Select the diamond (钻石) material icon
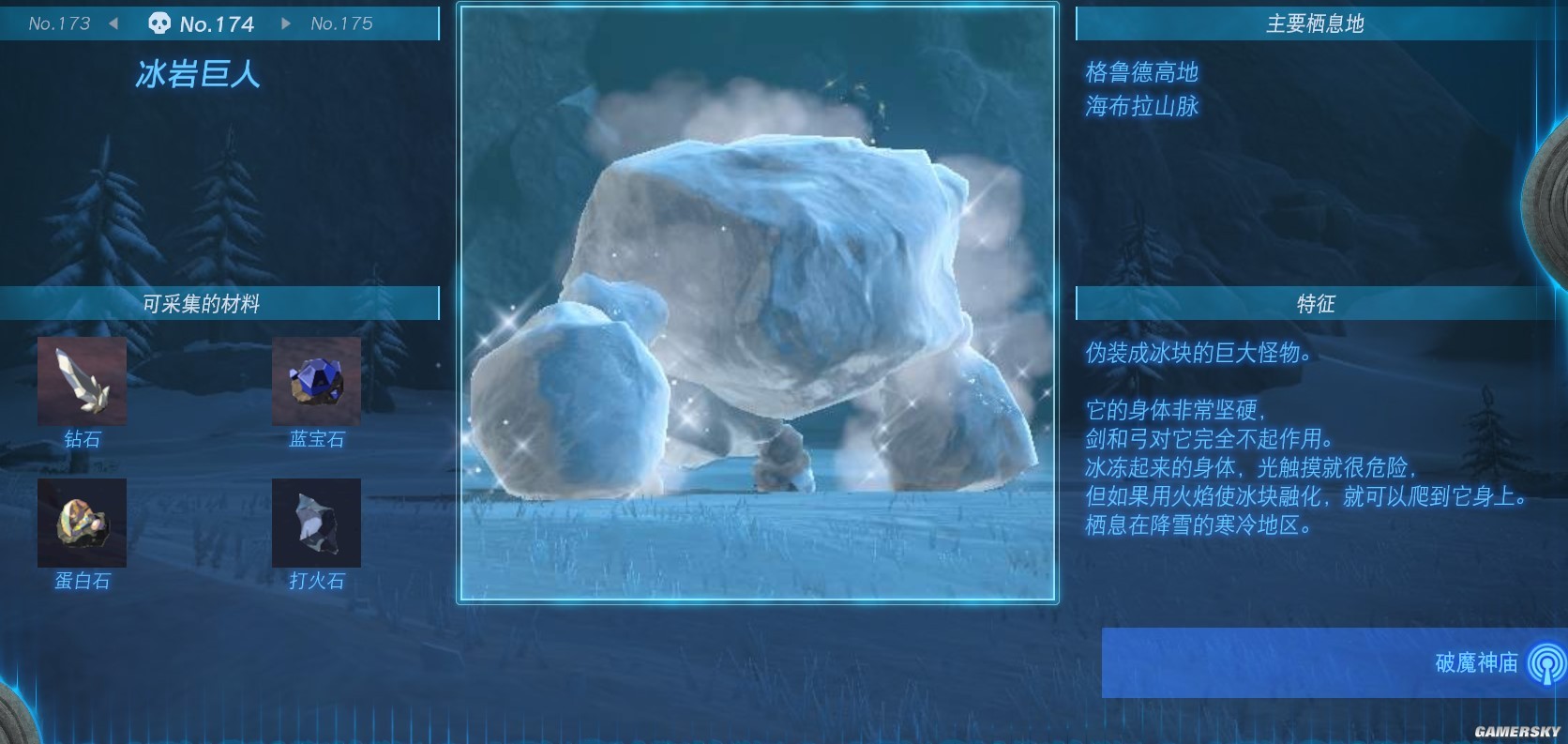 click(x=82, y=381)
